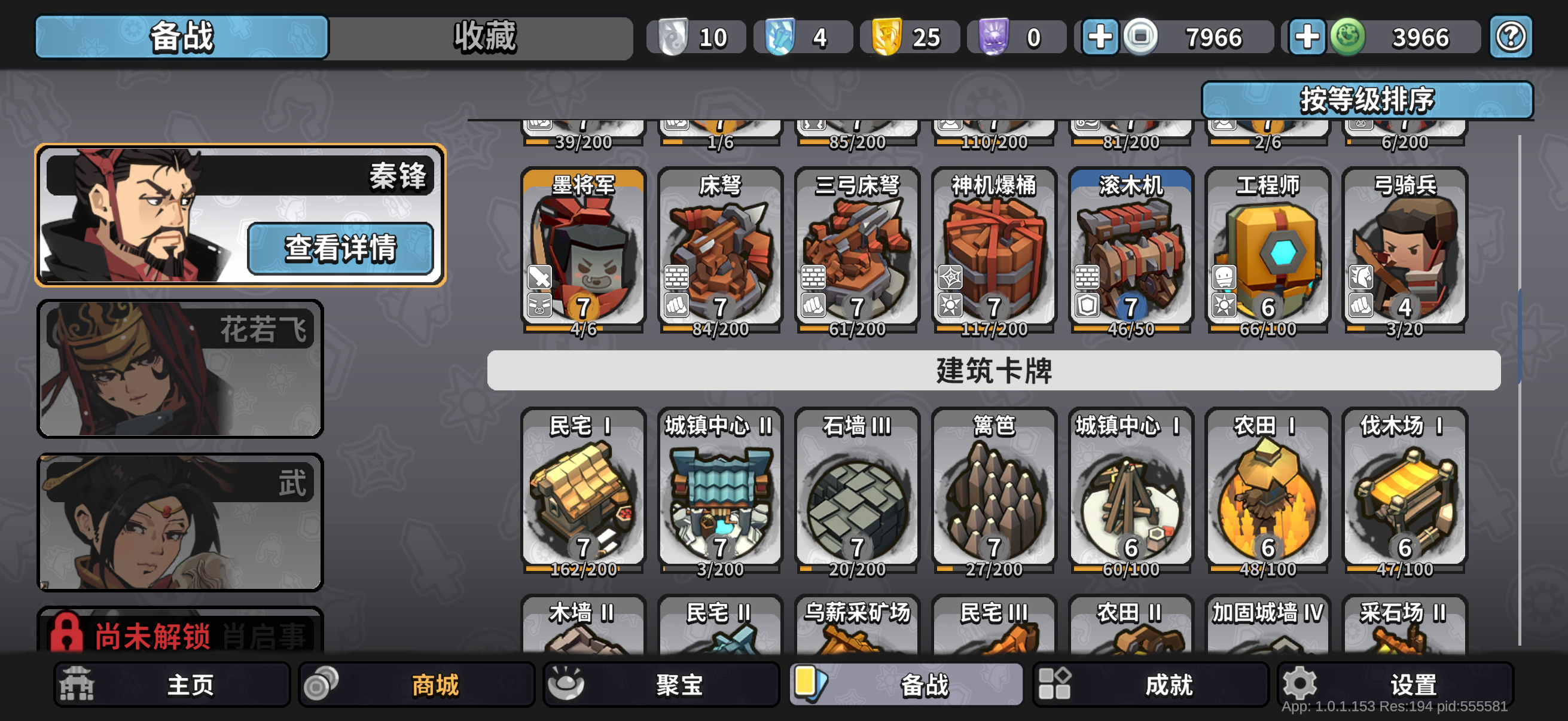Screen dimensions: 1568x721
Task: Select the 备战 tab at top left
Action: click(181, 37)
